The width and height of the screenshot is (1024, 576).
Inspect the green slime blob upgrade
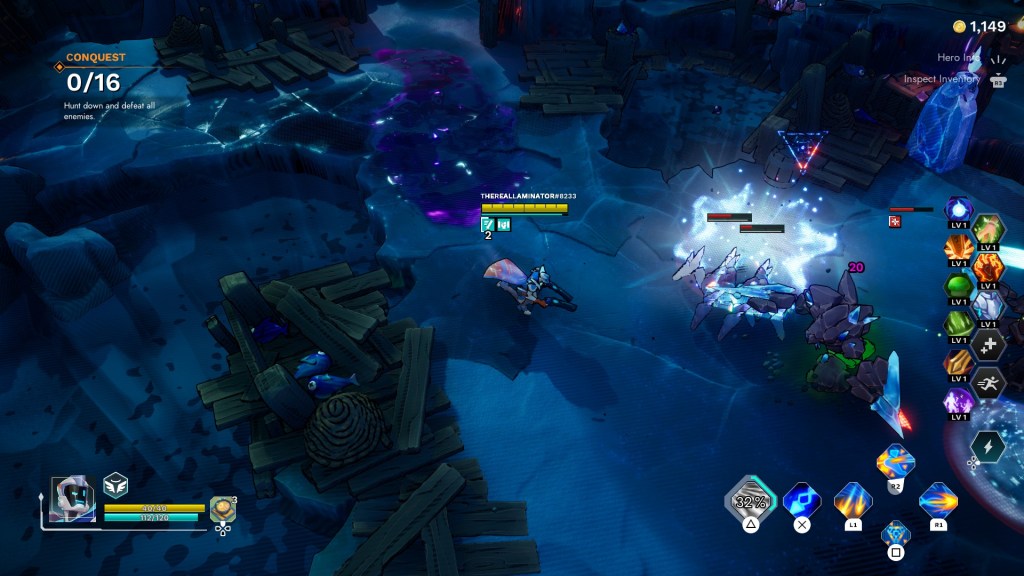click(x=959, y=286)
